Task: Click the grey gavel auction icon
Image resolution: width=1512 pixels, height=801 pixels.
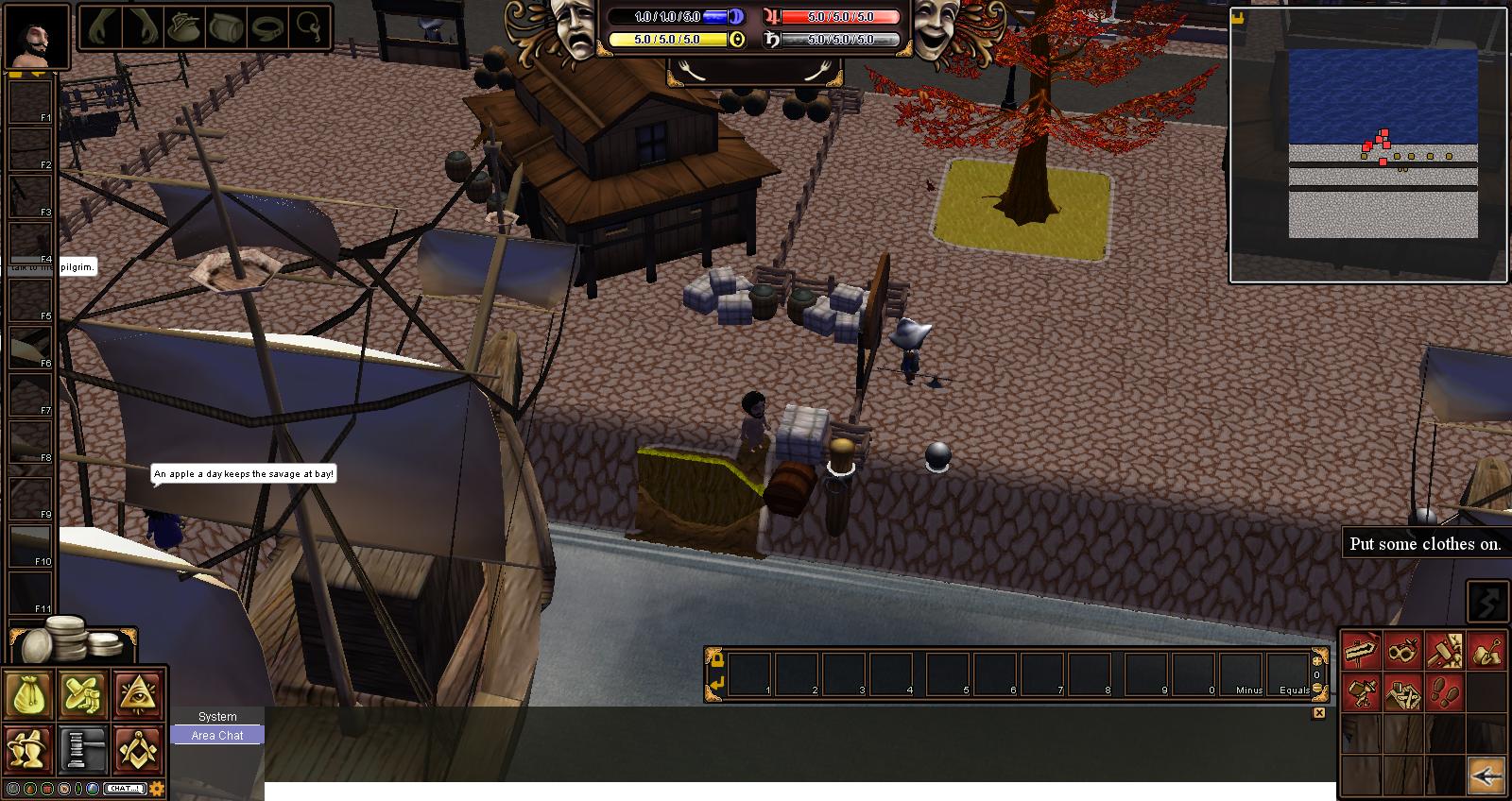Action: tap(83, 748)
